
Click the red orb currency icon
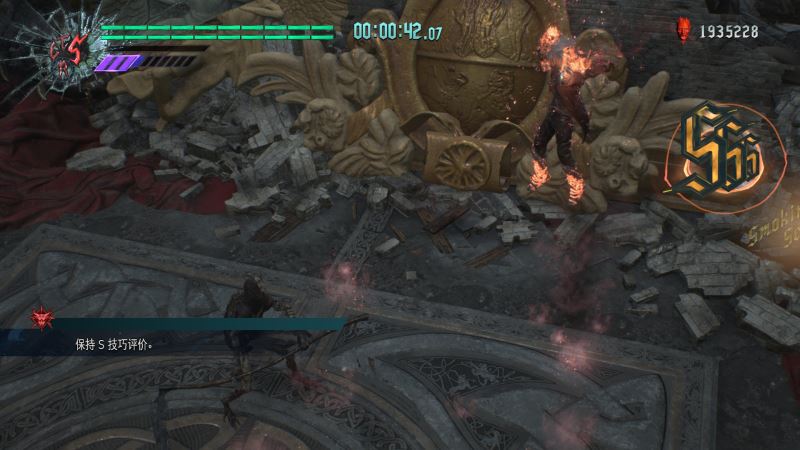[685, 31]
